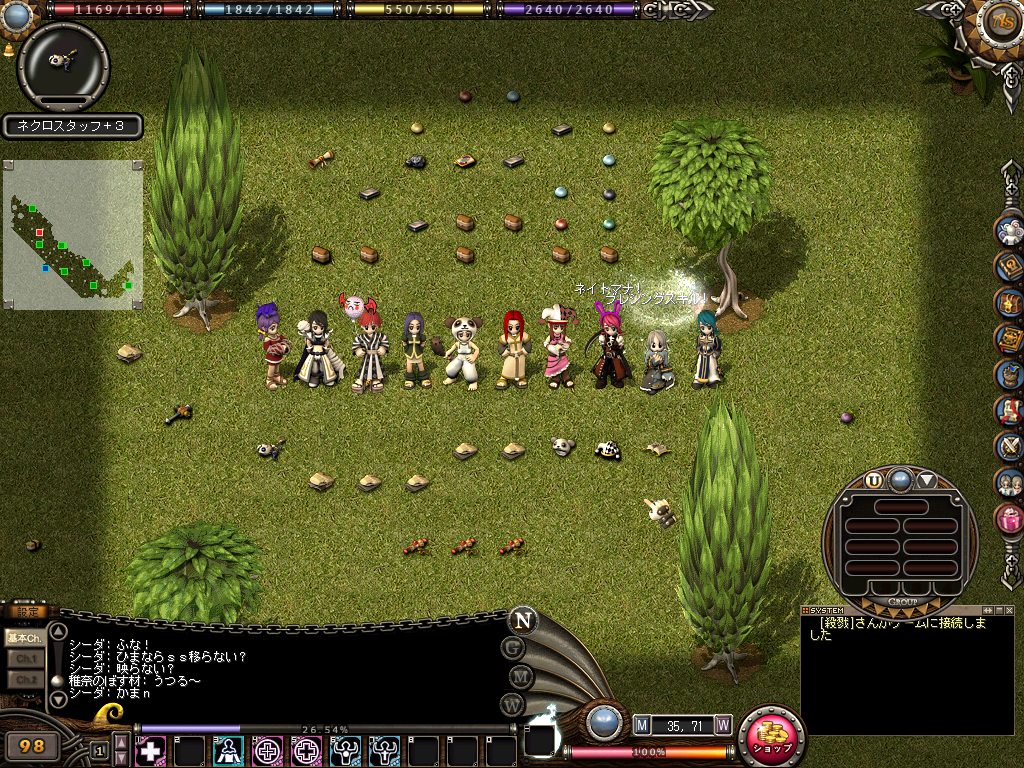Select the 基本Ch. chat channel tab
The height and width of the screenshot is (768, 1024).
point(24,637)
